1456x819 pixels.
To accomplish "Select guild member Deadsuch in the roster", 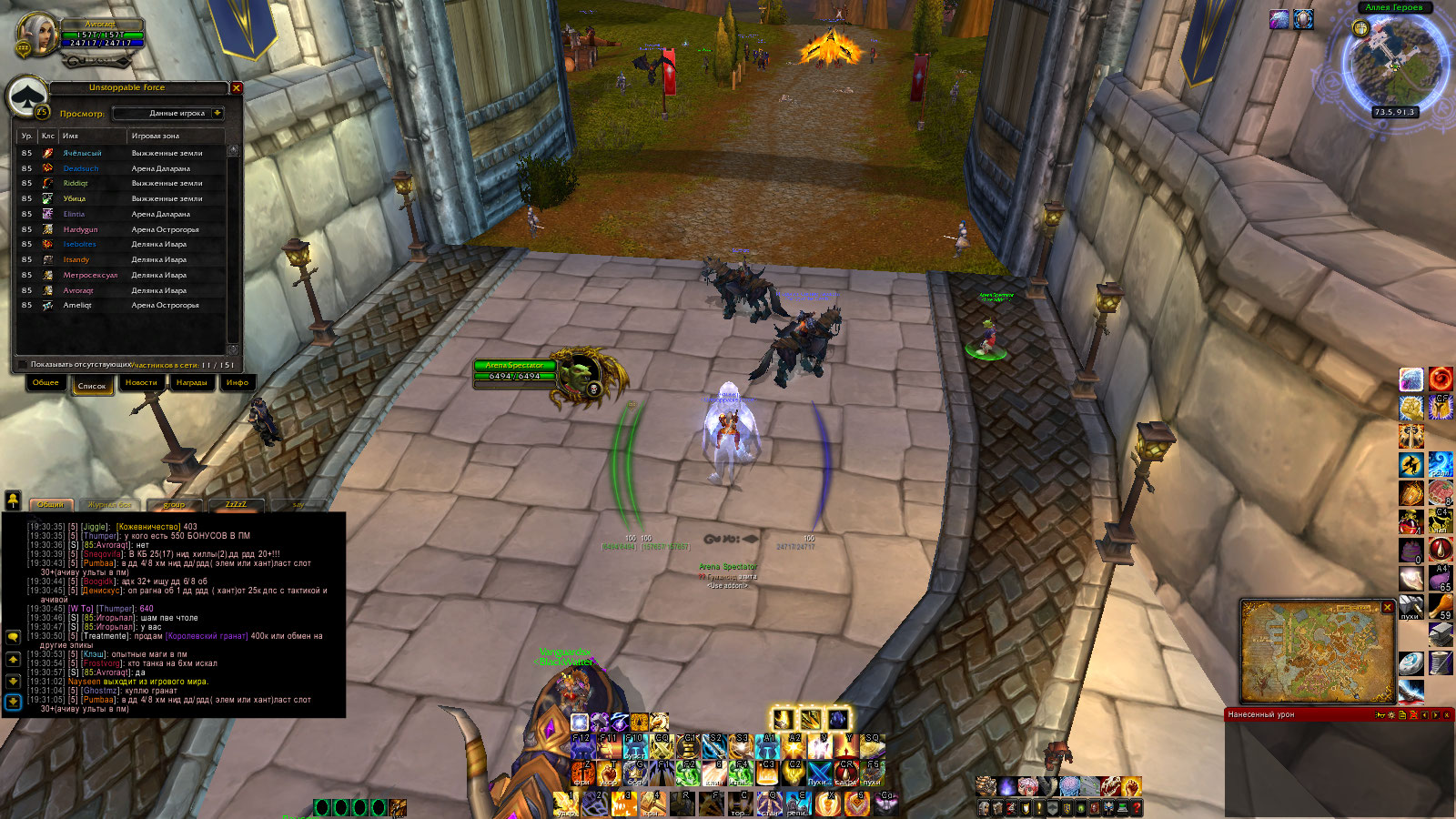I will (81, 168).
